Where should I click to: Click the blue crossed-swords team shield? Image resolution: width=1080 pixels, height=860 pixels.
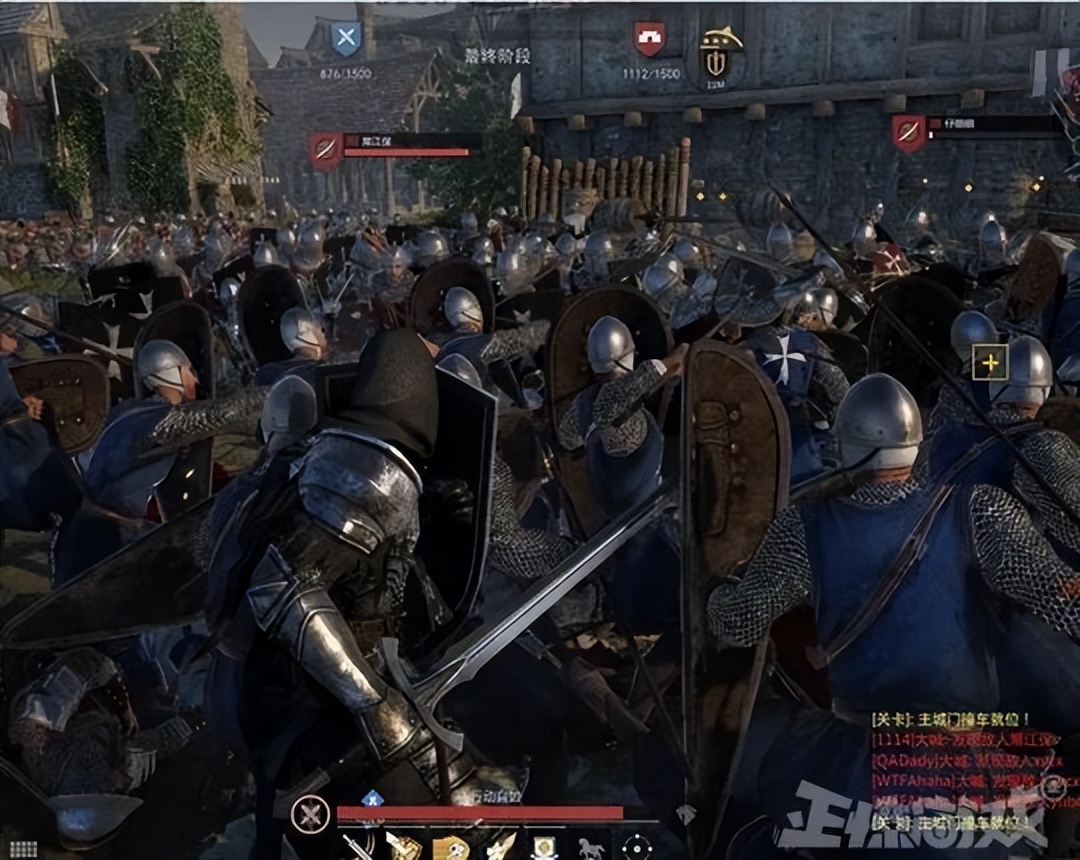click(346, 41)
